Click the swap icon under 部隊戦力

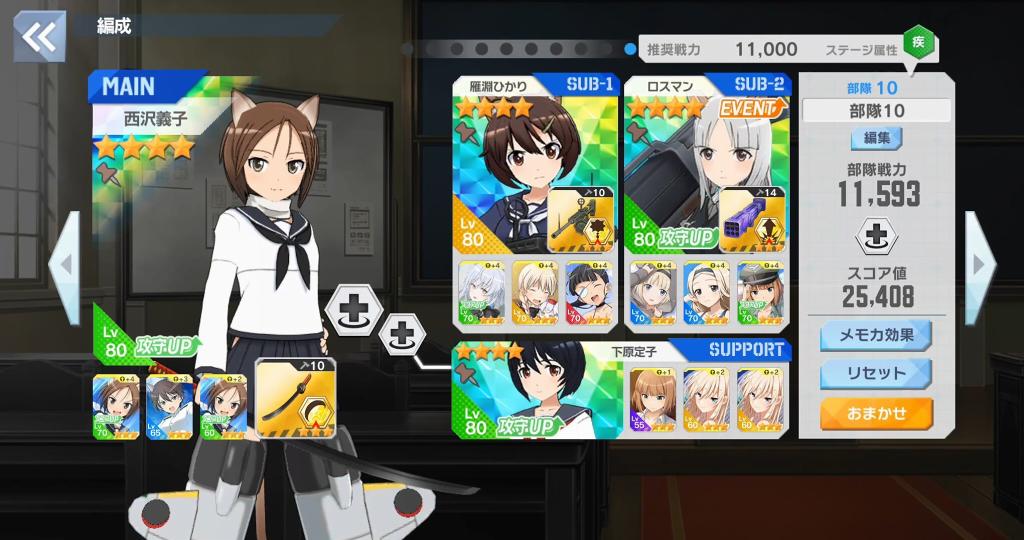[x=876, y=237]
